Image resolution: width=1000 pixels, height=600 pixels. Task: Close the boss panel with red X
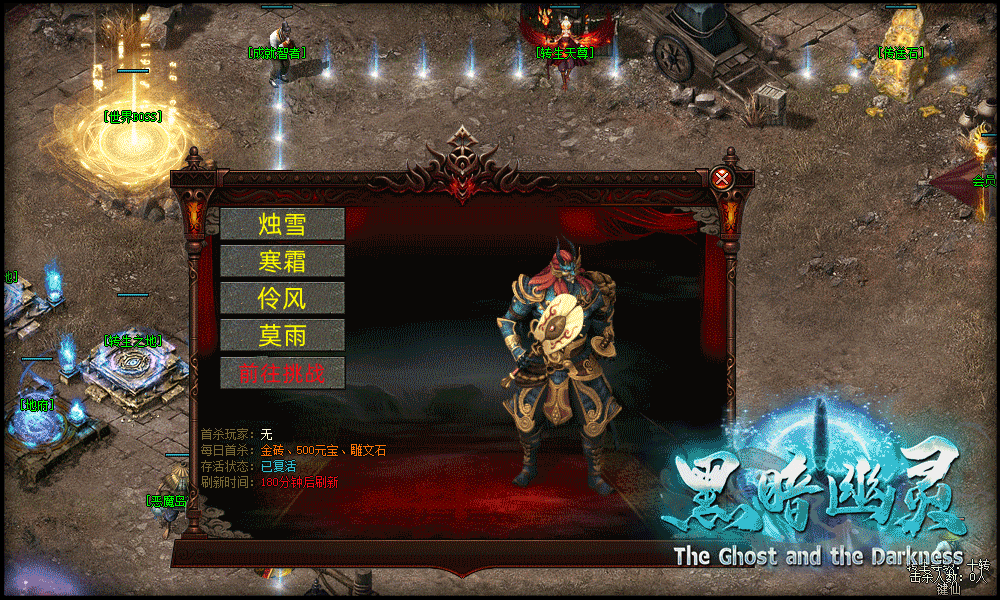point(723,179)
